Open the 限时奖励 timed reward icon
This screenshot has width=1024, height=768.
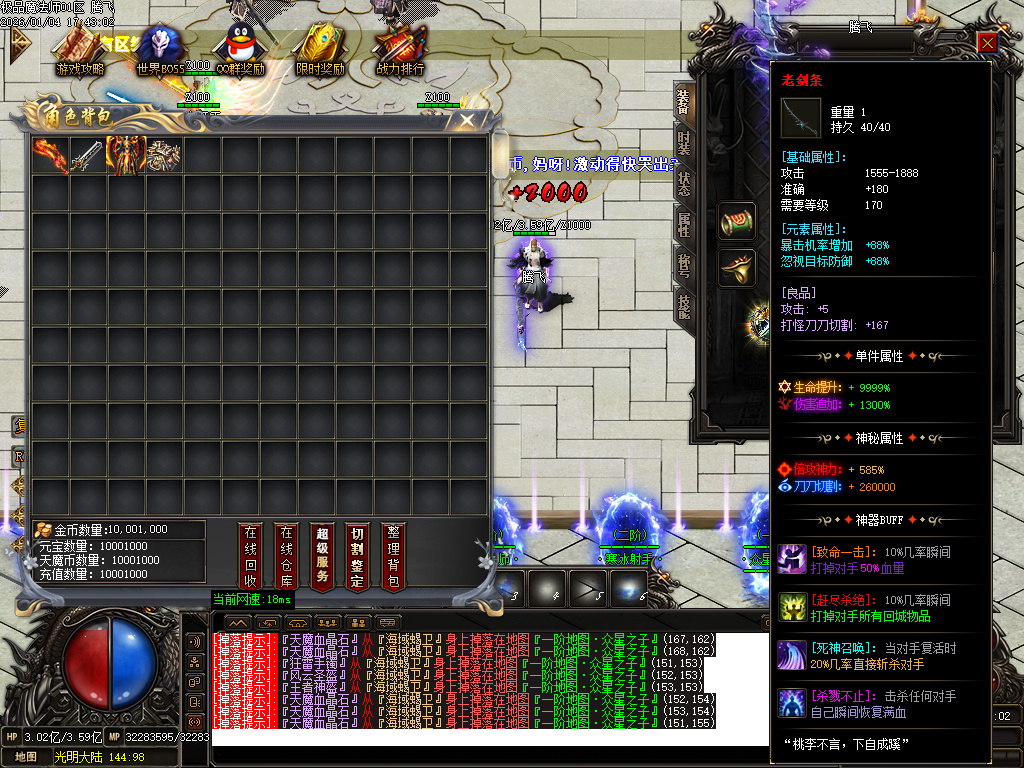pyautogui.click(x=320, y=50)
